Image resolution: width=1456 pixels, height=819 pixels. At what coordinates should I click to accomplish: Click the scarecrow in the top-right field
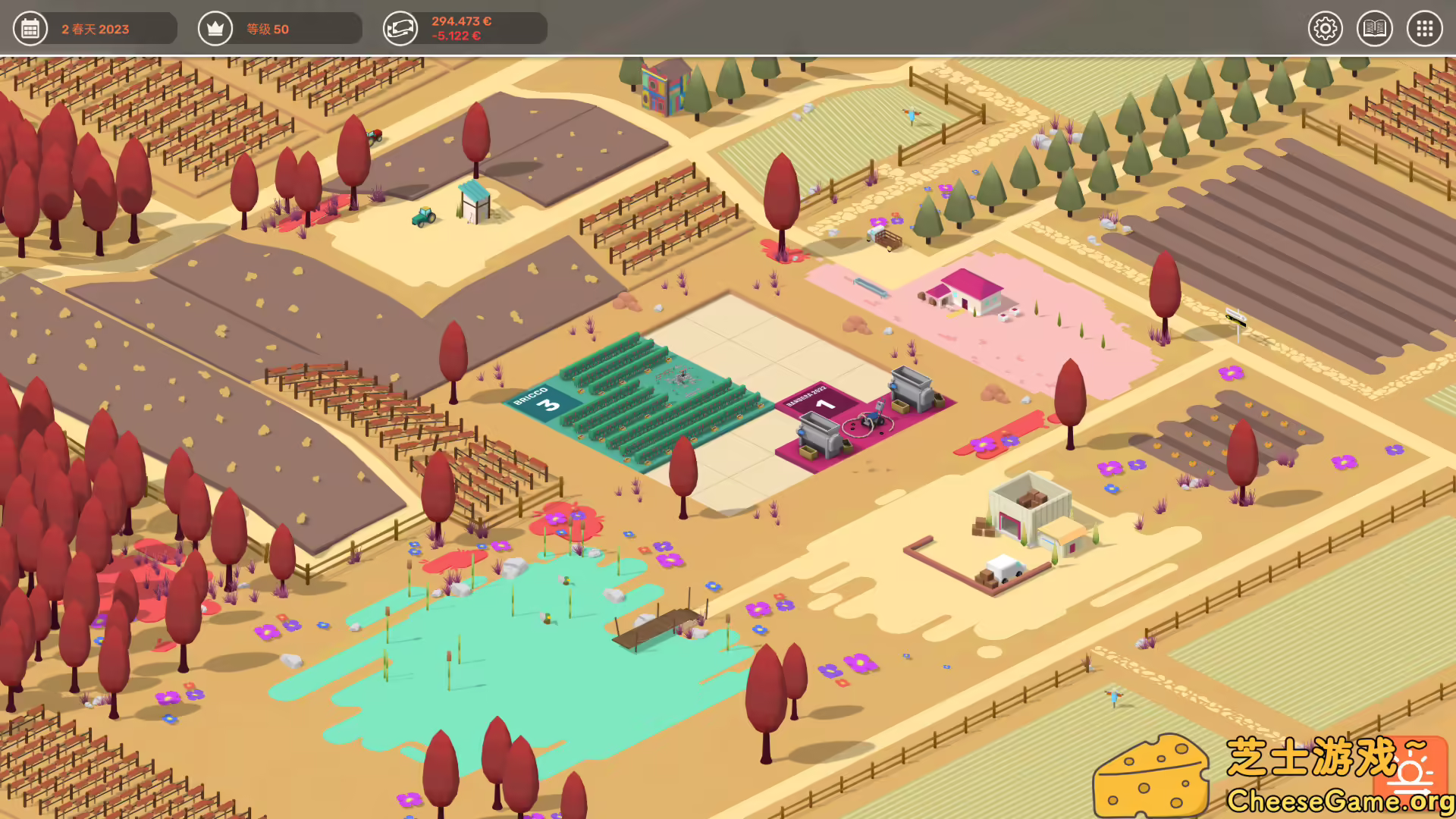click(x=912, y=114)
